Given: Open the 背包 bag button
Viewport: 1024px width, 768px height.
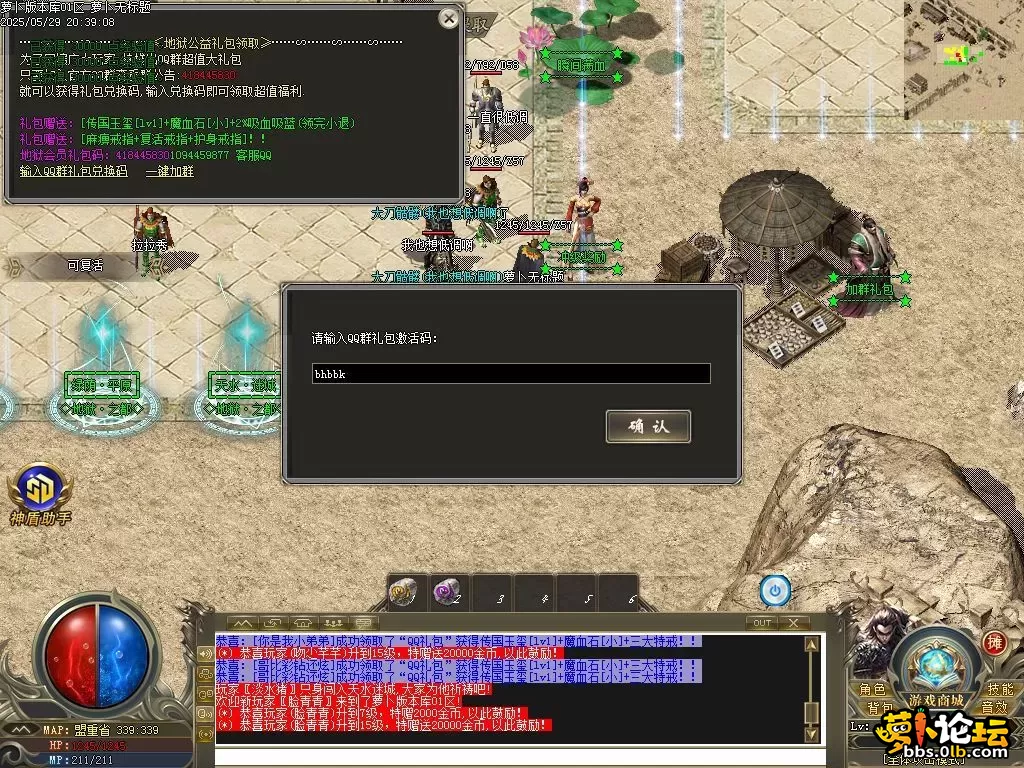Looking at the screenshot, I should (880, 708).
